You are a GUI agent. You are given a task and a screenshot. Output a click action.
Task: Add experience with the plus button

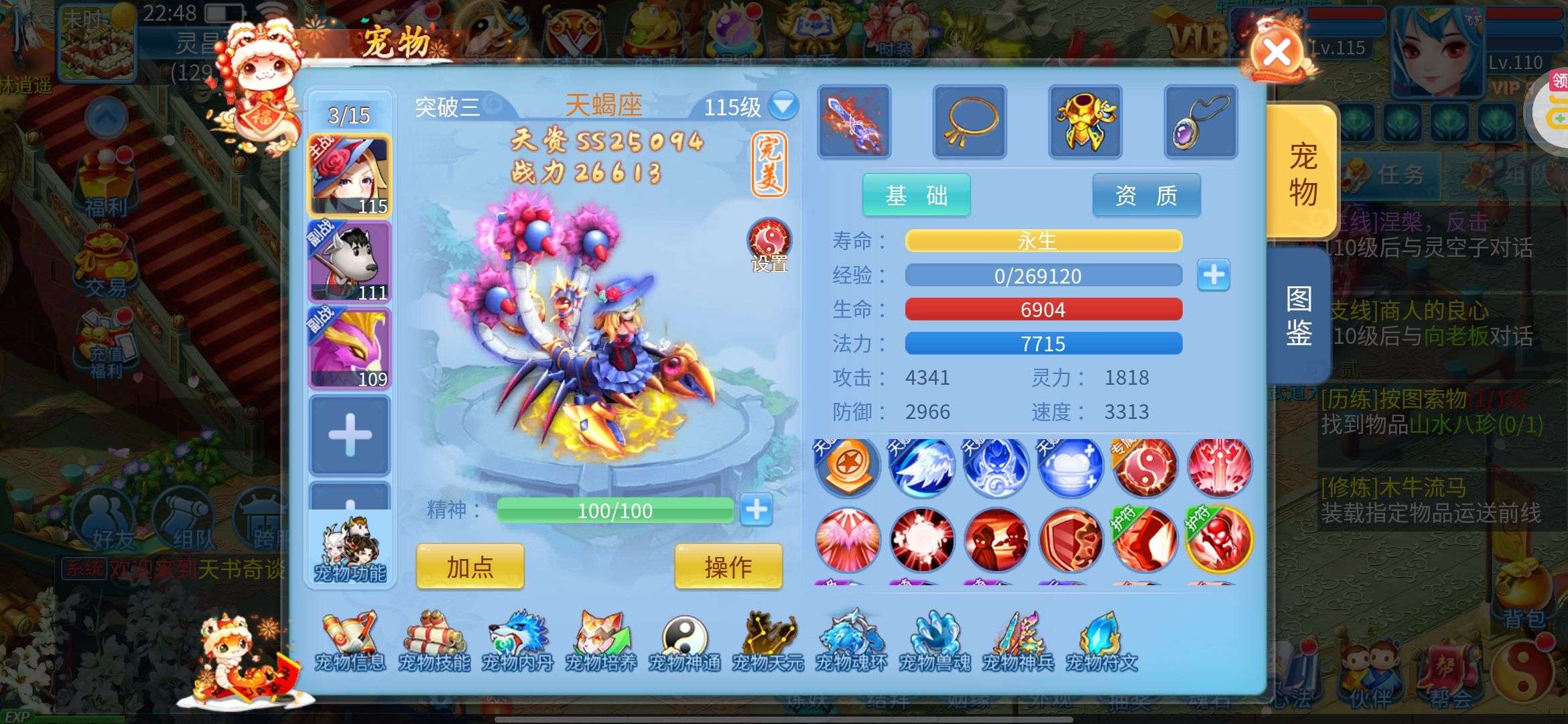click(x=1214, y=275)
